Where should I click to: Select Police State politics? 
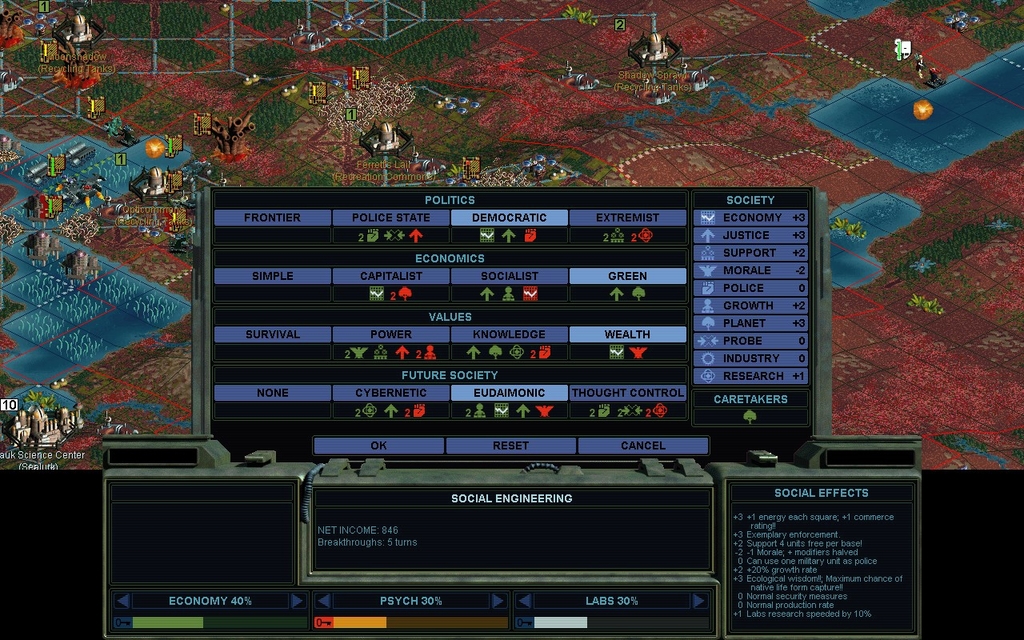coord(390,217)
